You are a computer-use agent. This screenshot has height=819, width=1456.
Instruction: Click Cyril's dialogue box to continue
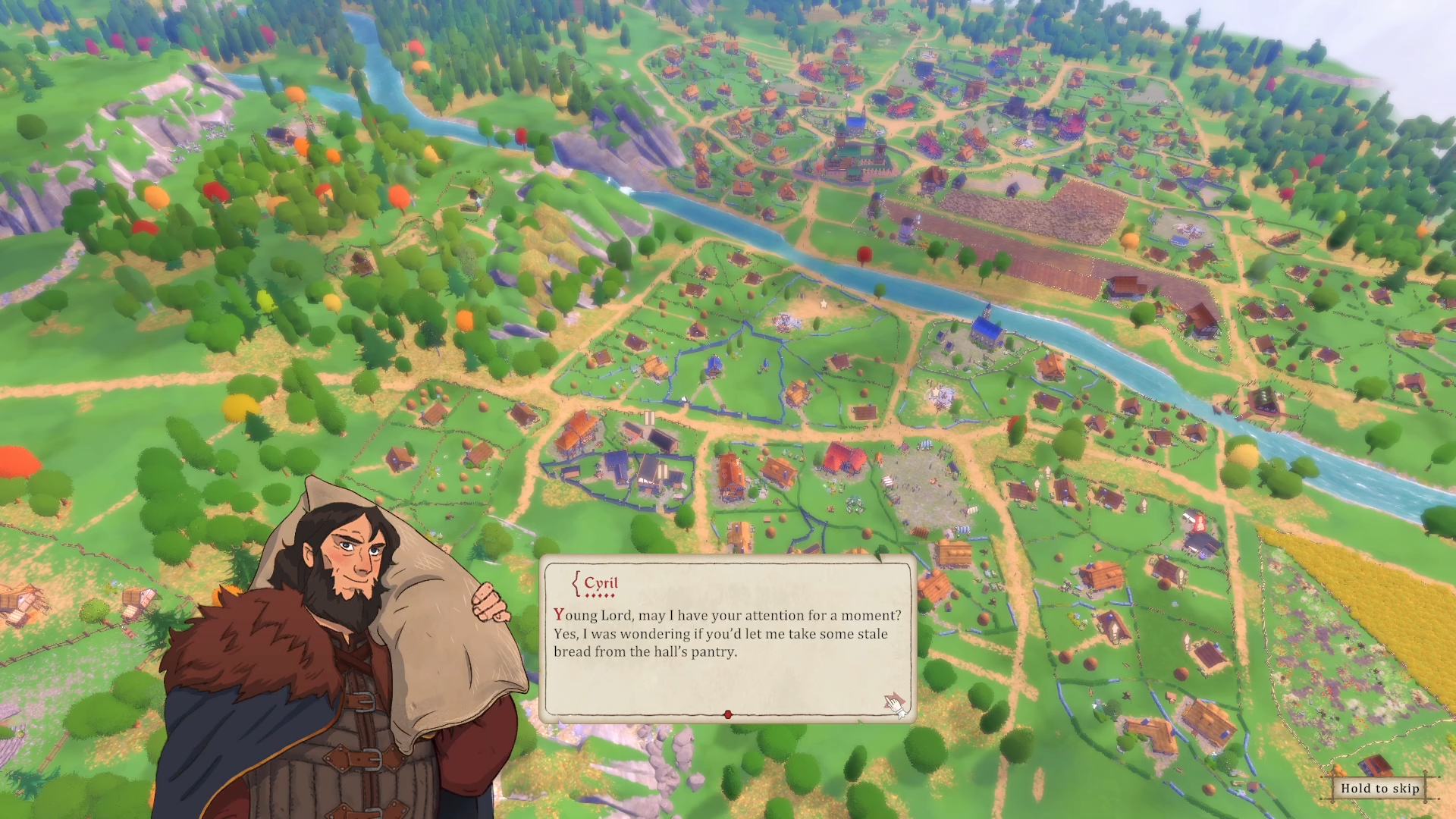(726, 639)
